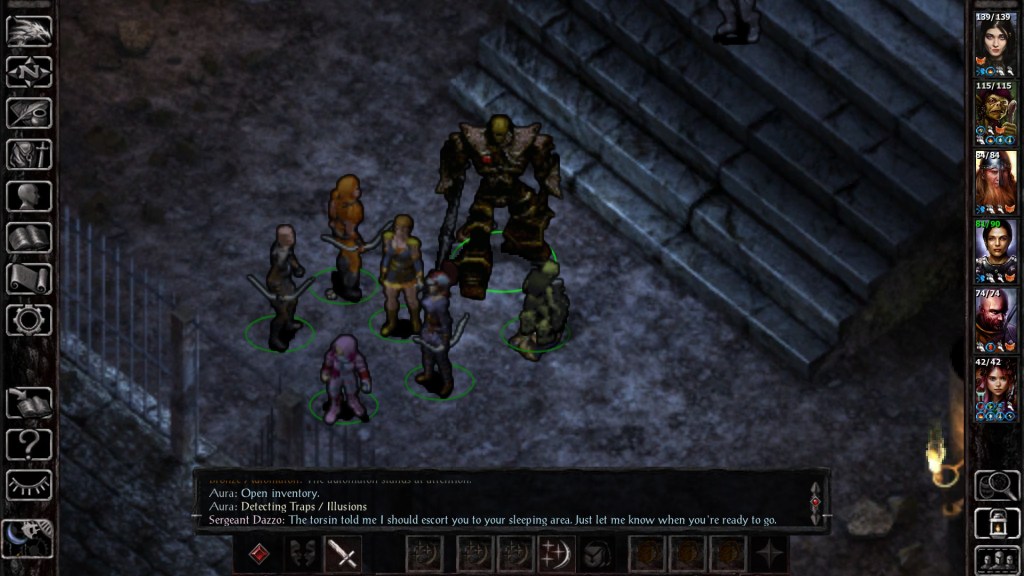Screen dimensions: 1024x576
Task: Choose the twin masks talk action
Action: [x=301, y=554]
